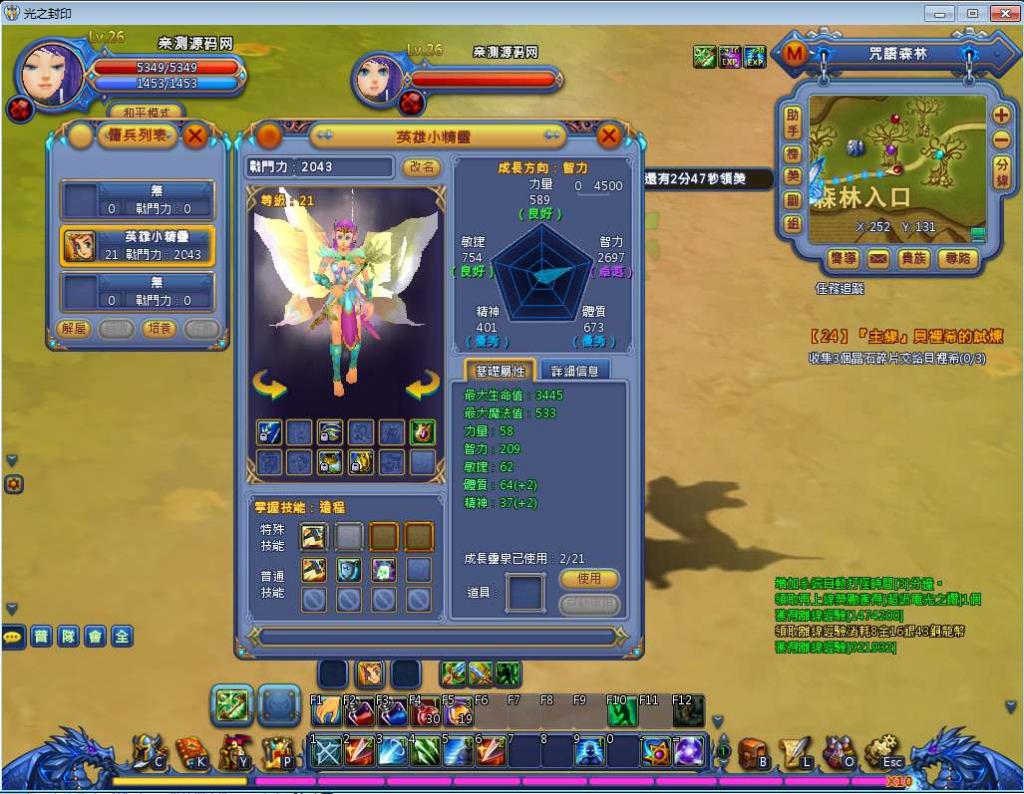The height and width of the screenshot is (794, 1024).
Task: Open the 貴族 noble button
Action: (x=914, y=258)
